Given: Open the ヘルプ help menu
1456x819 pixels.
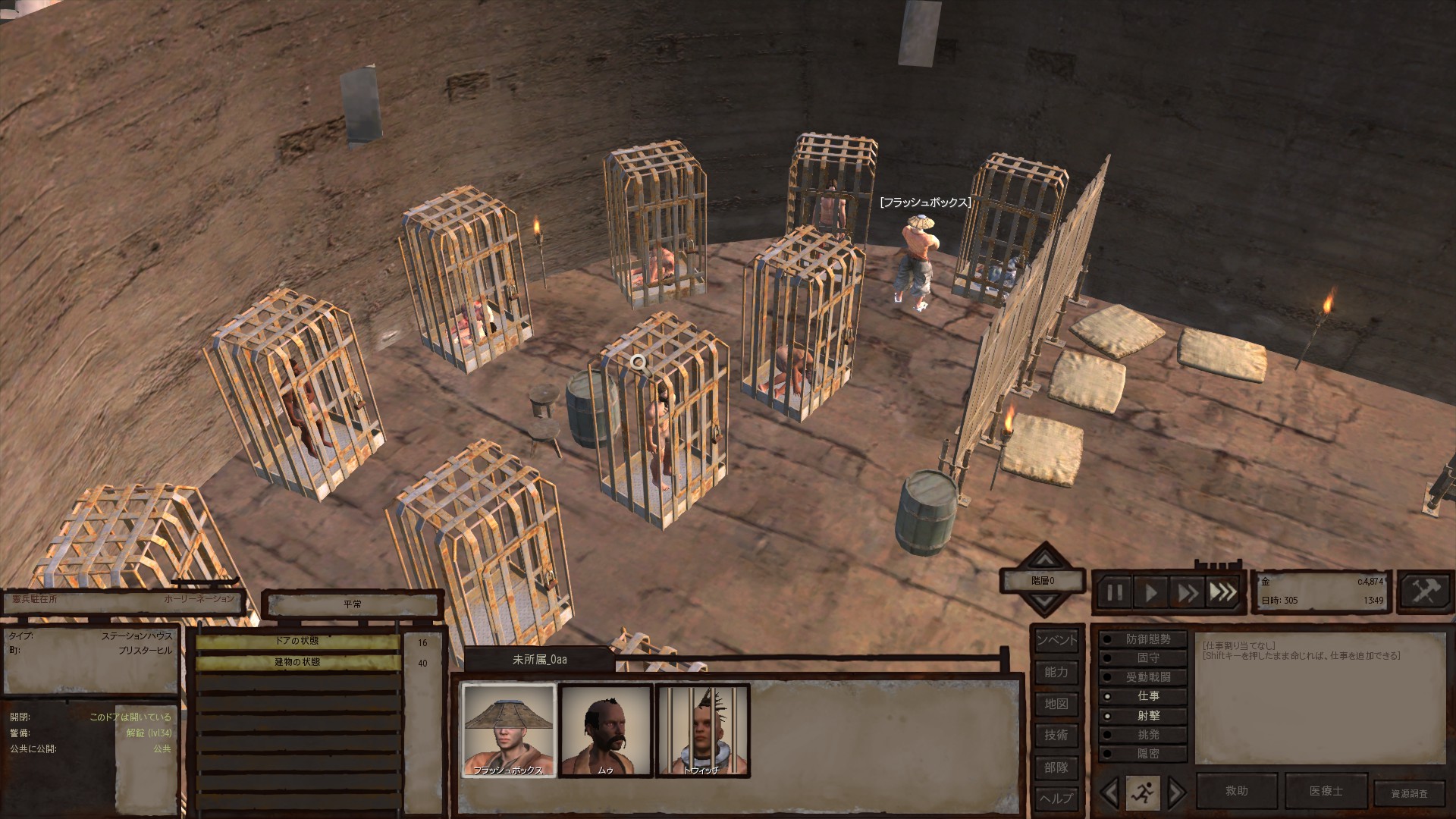Looking at the screenshot, I should click(x=1056, y=798).
